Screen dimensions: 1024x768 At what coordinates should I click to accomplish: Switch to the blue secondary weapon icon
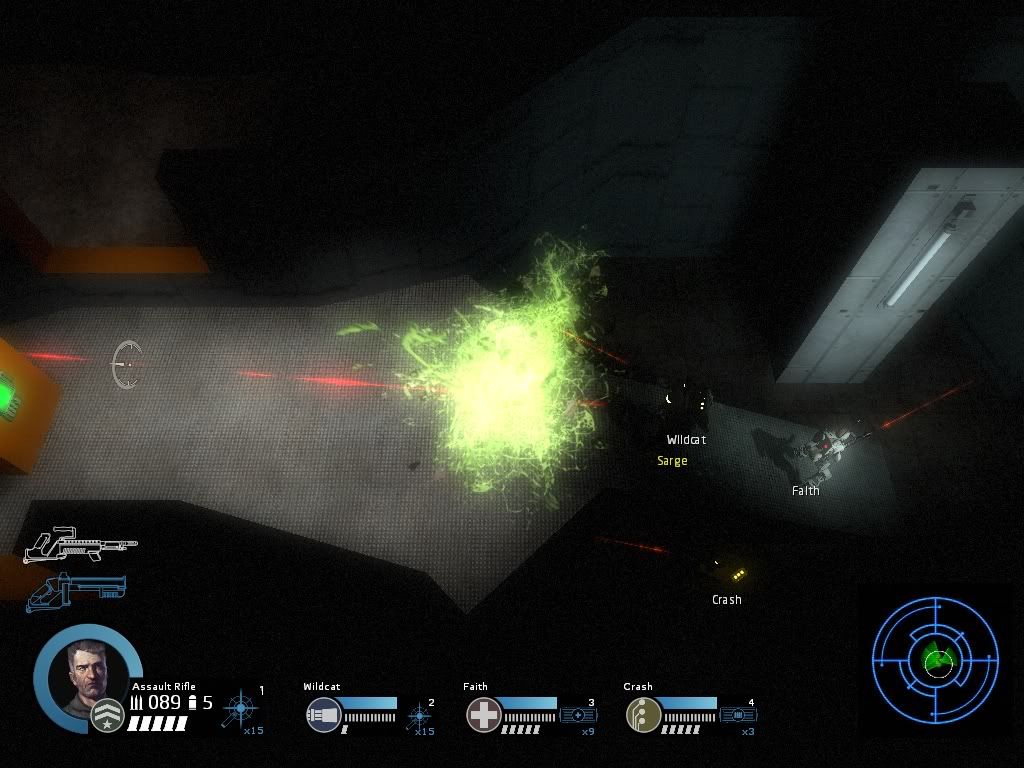pos(76,590)
